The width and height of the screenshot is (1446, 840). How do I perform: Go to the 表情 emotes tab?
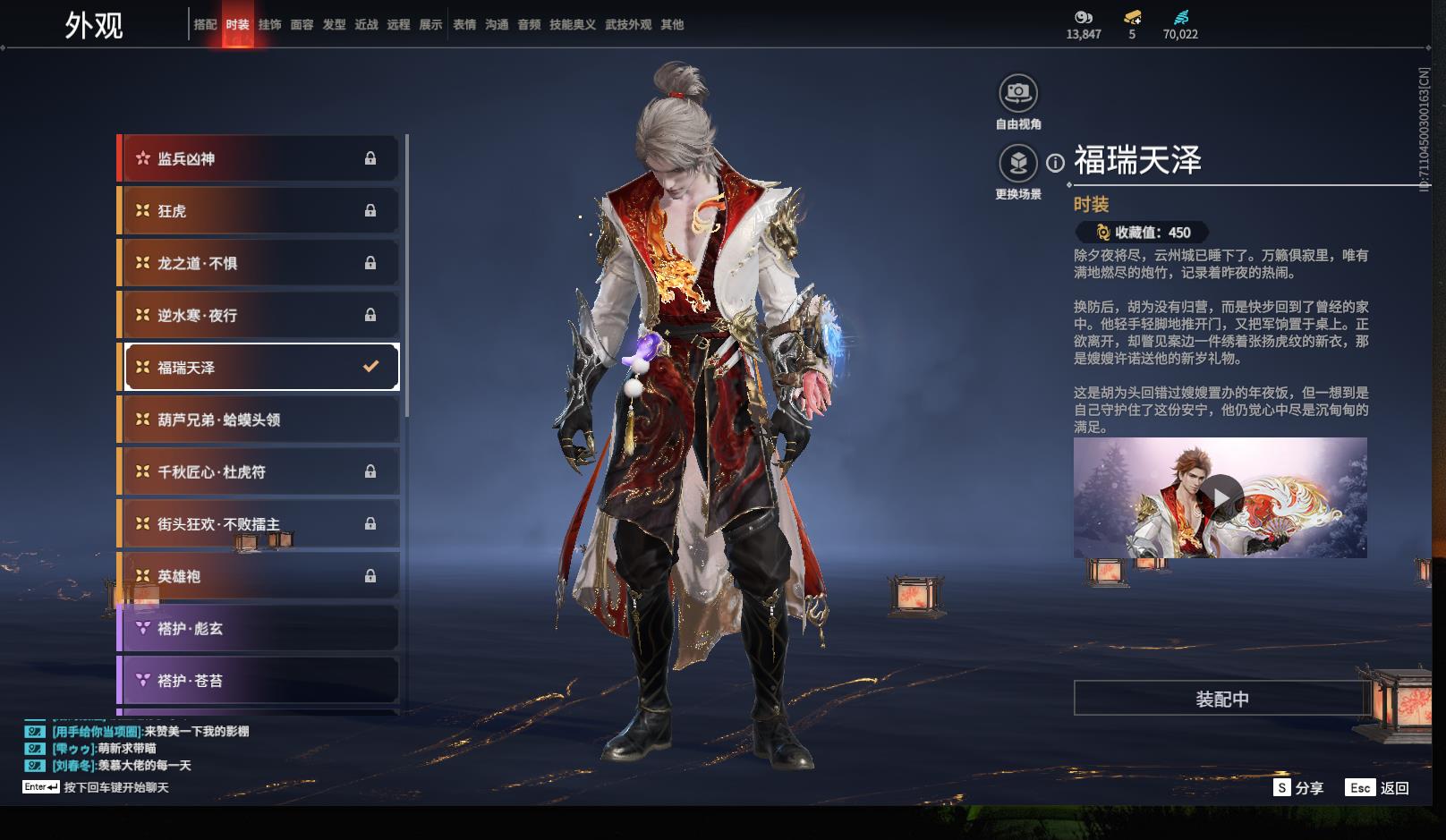click(464, 25)
